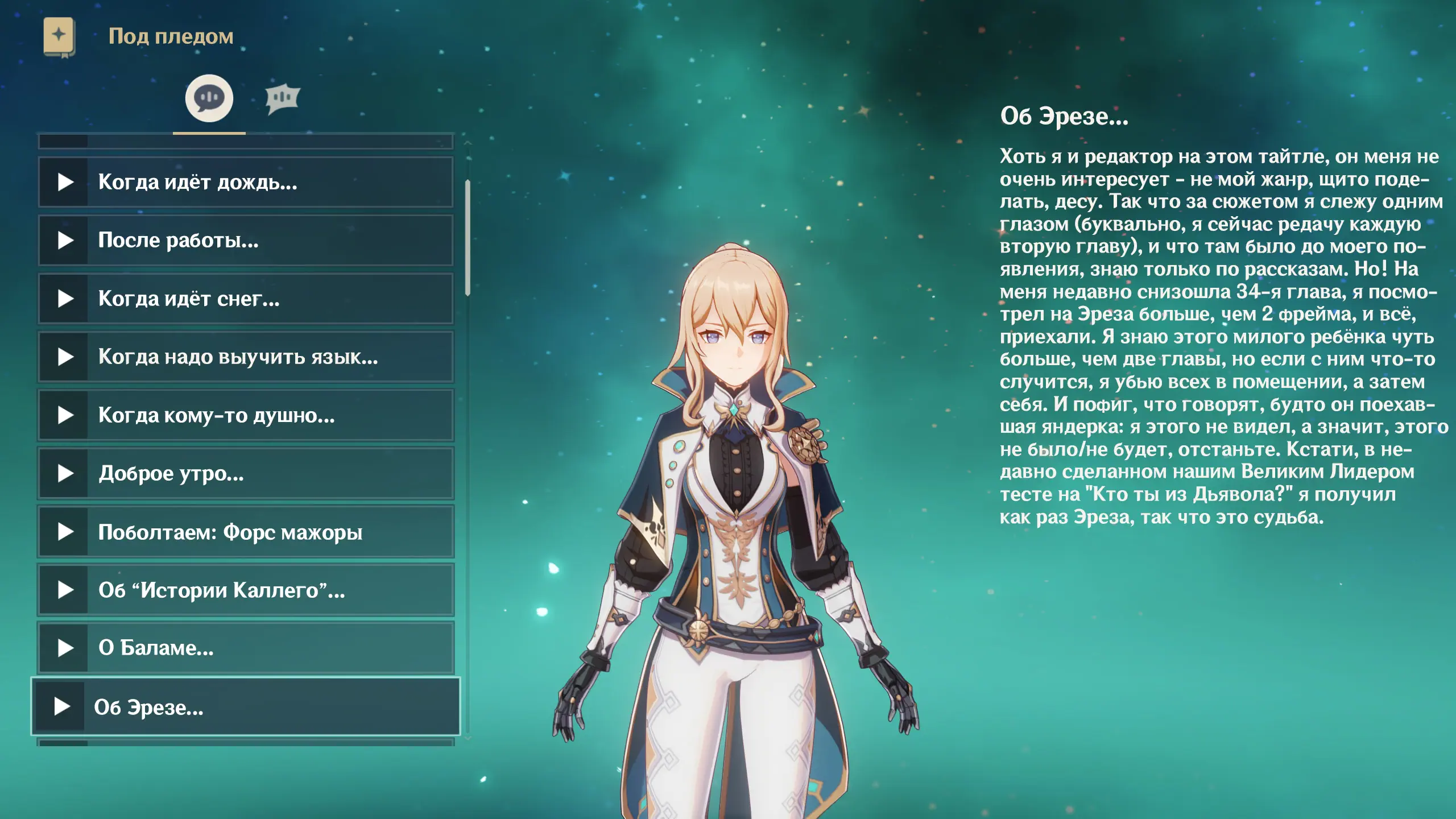This screenshot has height=819, width=1456.
Task: Select the "После работы..." entry
Action: click(246, 241)
